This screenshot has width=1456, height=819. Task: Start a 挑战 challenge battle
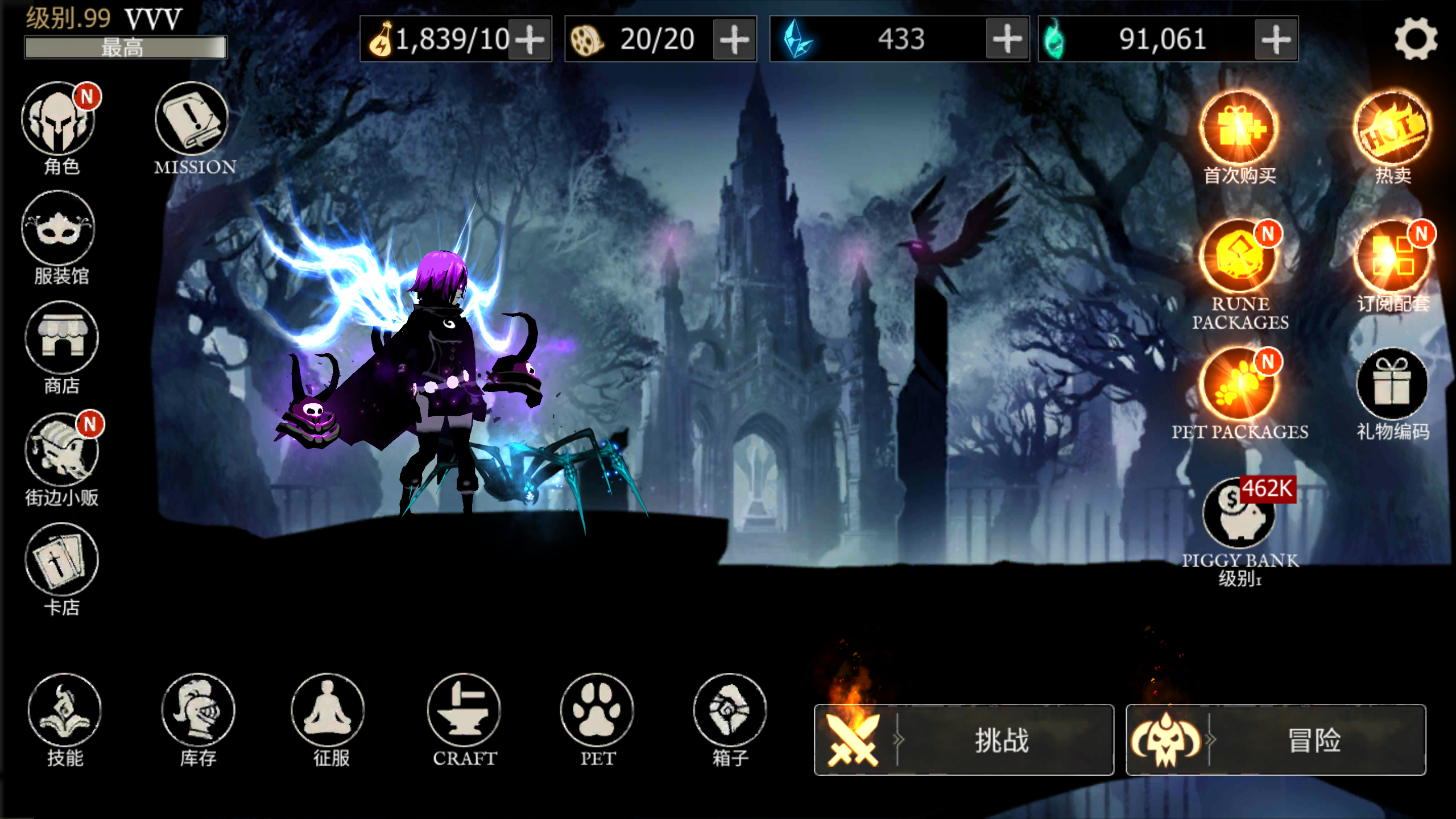964,739
